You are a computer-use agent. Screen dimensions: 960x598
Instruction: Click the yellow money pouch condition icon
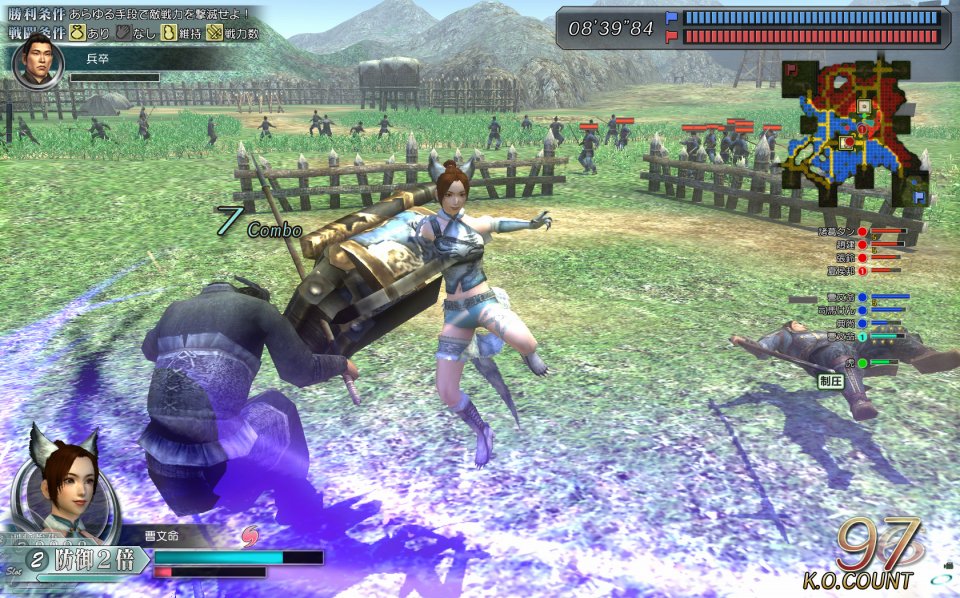tap(76, 33)
